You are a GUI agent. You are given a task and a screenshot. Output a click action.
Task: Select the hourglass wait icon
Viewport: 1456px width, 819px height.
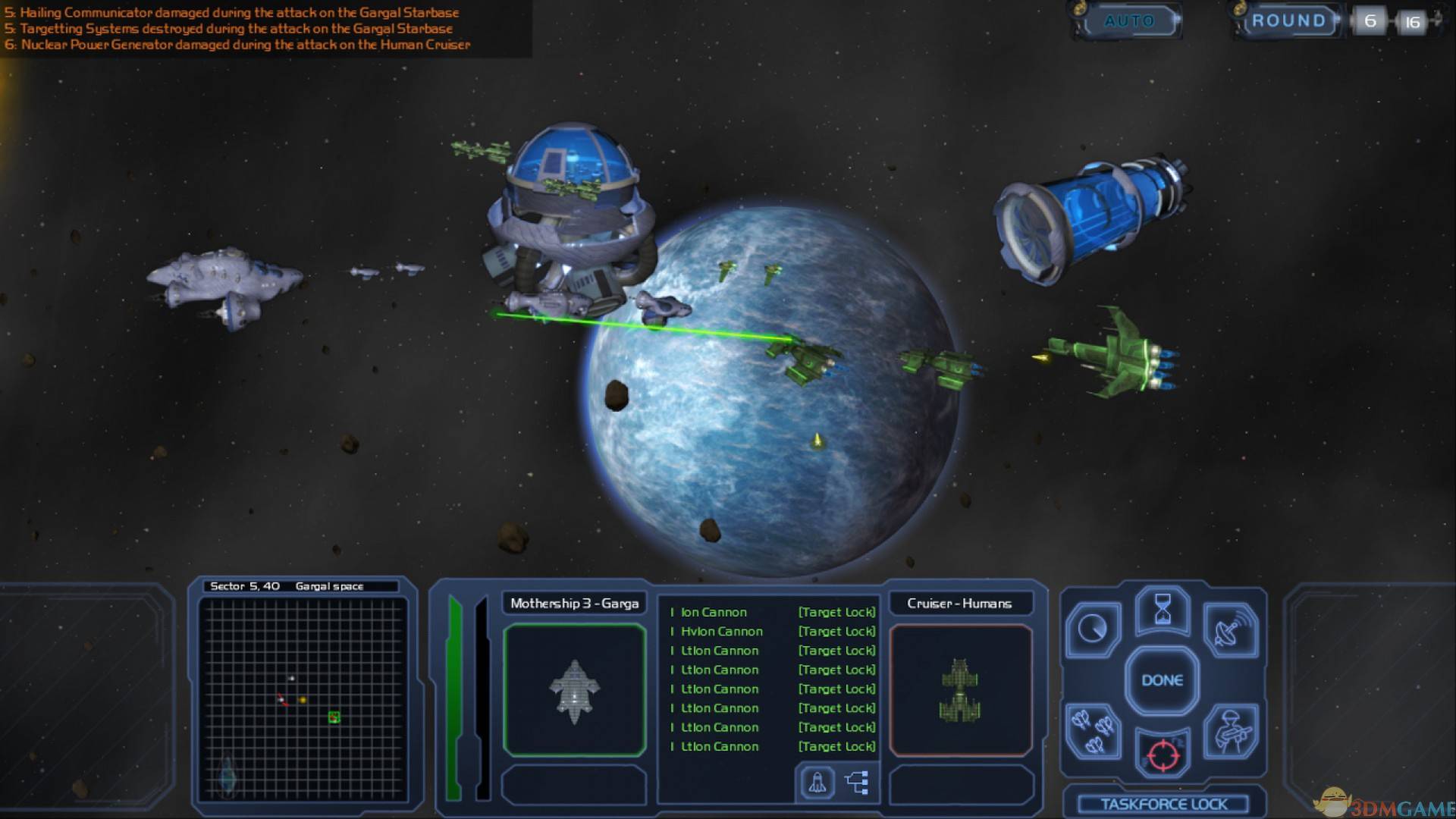[x=1162, y=610]
